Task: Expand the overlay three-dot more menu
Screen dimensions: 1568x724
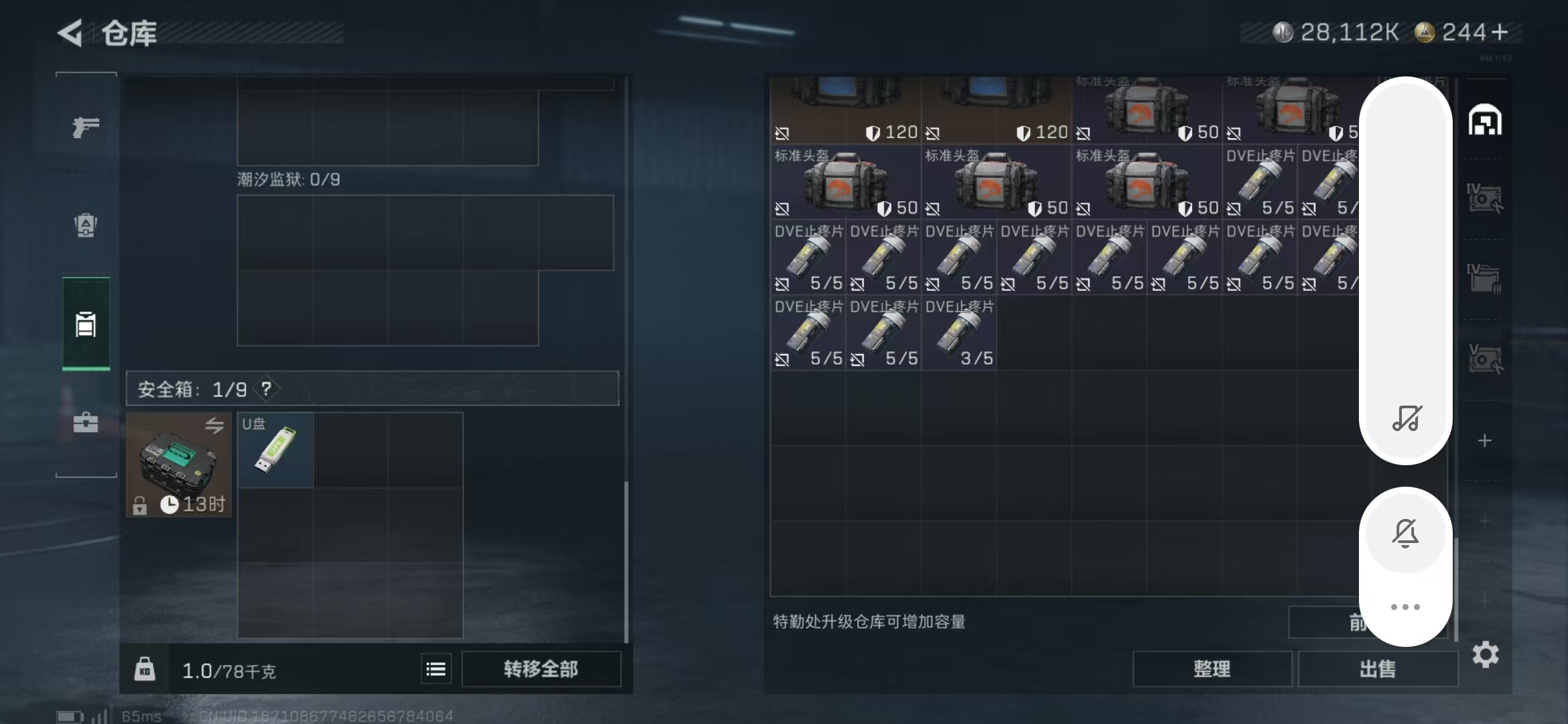Action: click(1405, 605)
